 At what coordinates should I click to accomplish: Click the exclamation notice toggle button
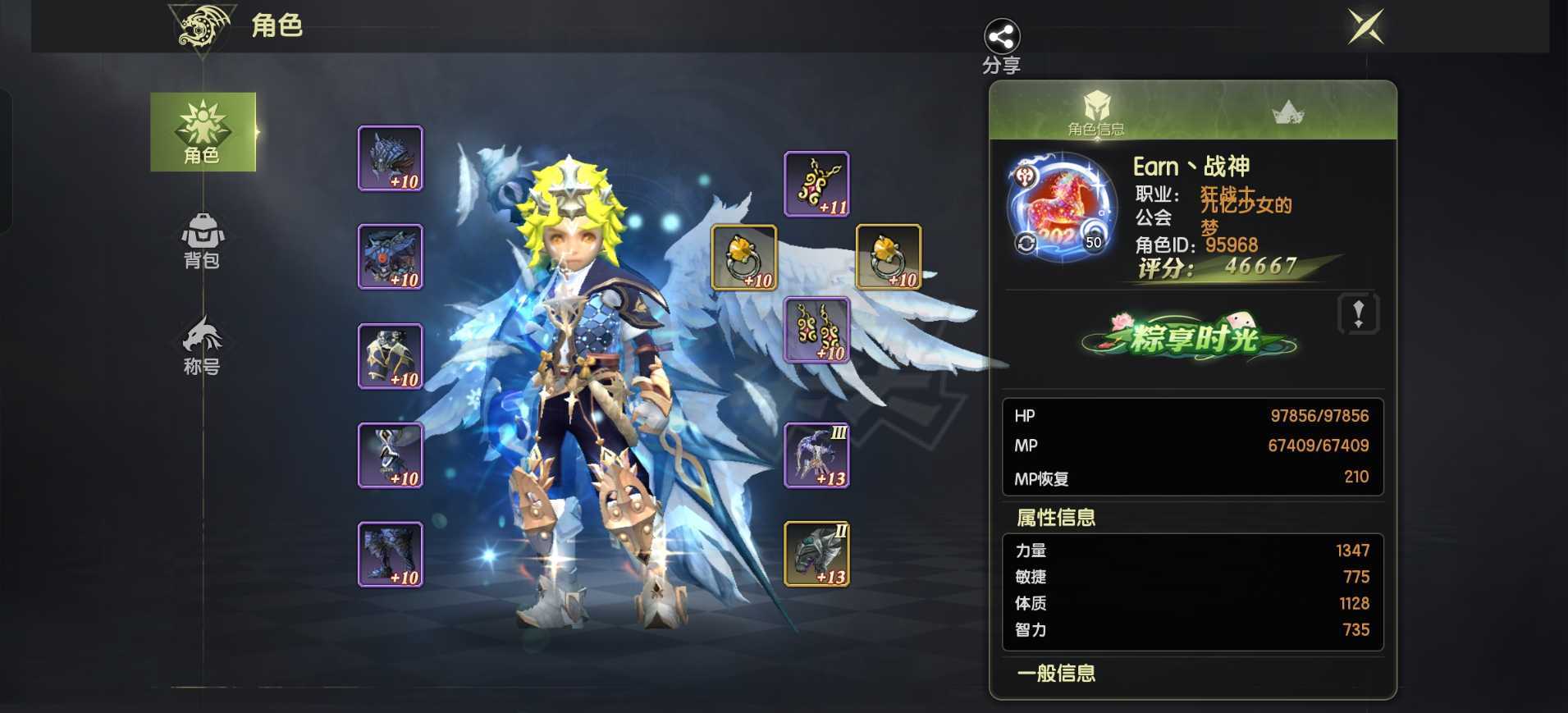point(1358,314)
